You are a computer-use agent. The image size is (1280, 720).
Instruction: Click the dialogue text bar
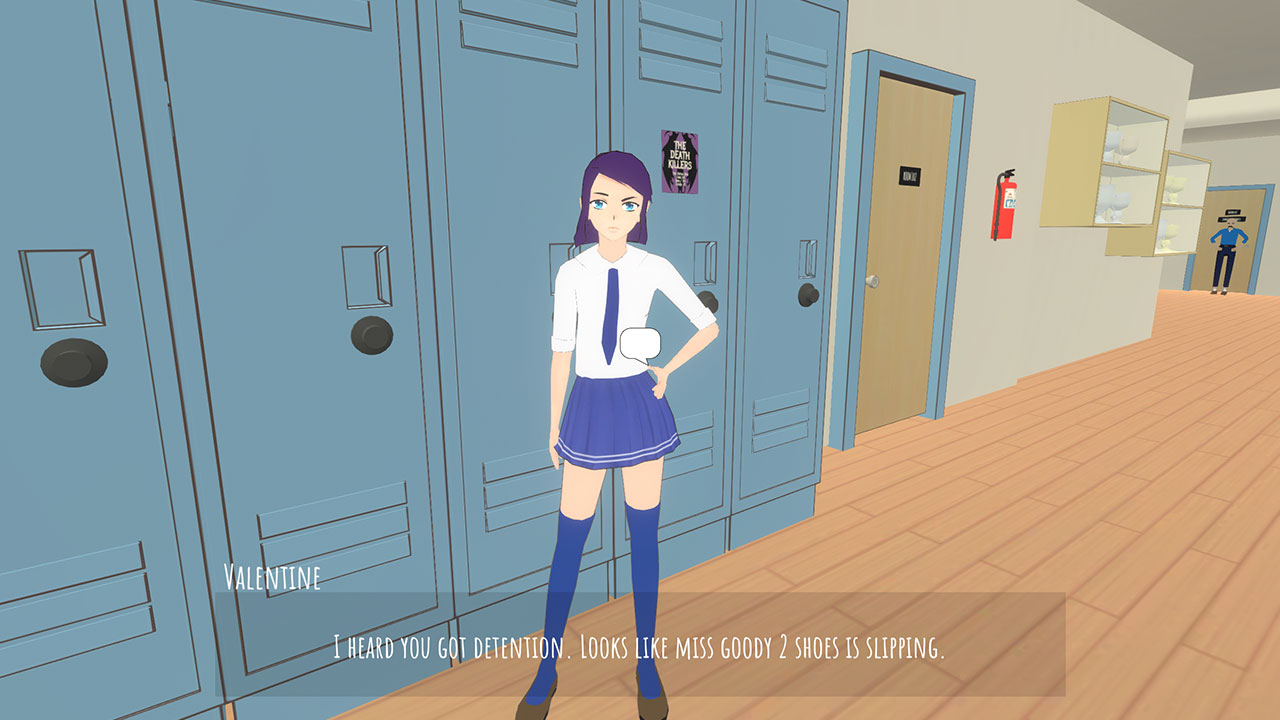click(x=640, y=645)
